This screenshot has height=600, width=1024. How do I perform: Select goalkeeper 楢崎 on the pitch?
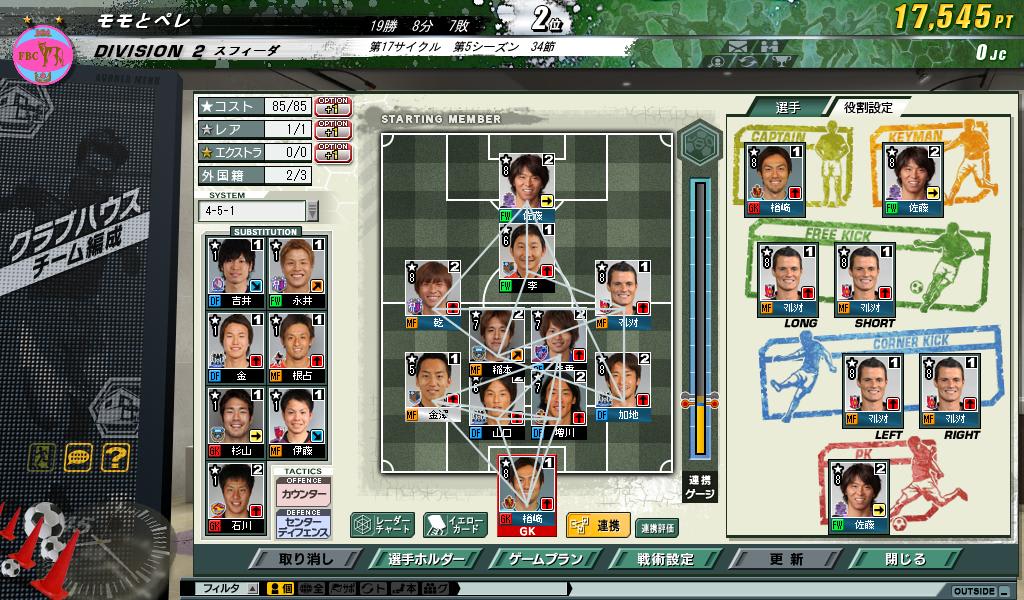[526, 494]
